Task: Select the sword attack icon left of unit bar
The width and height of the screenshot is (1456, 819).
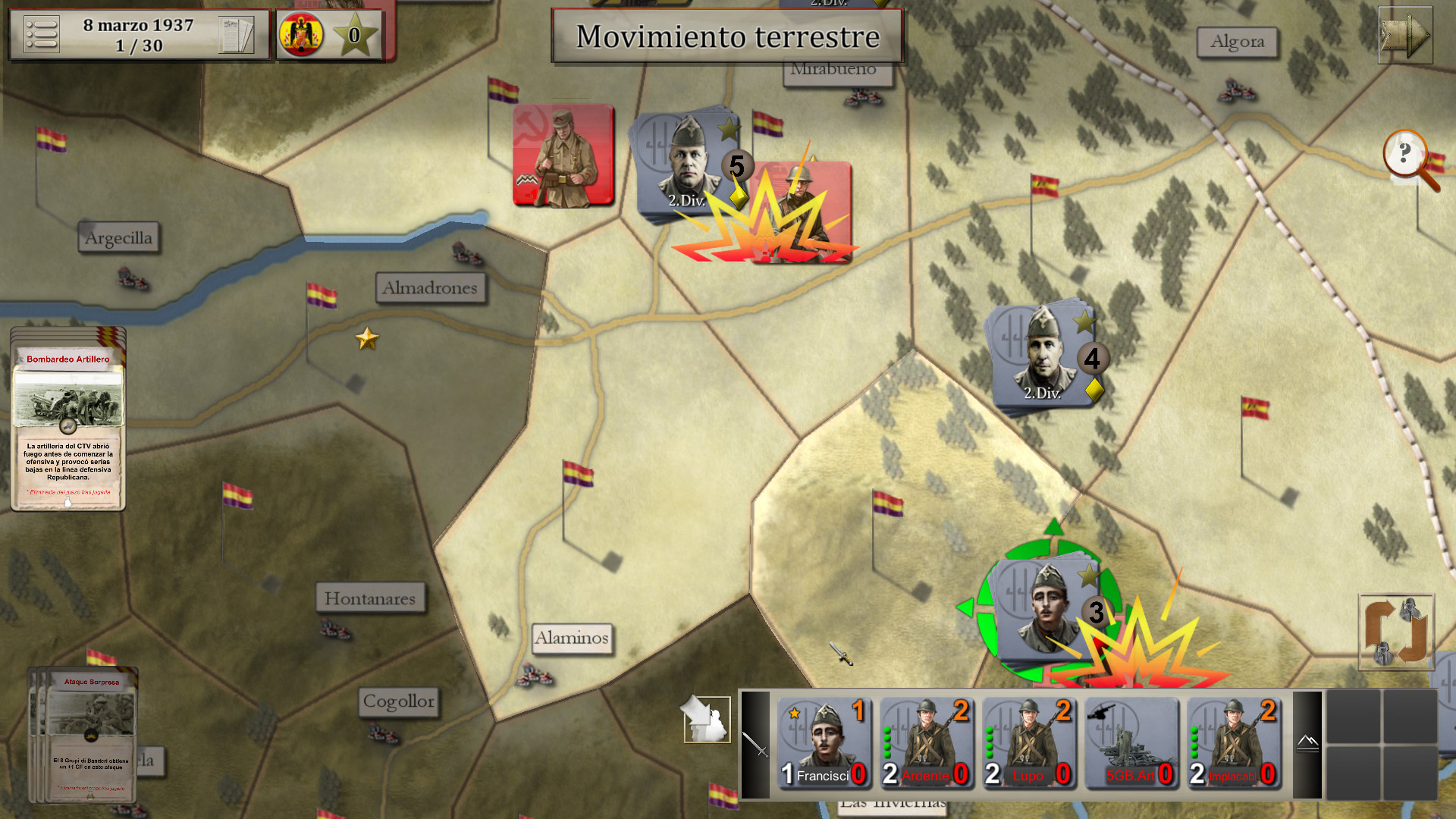Action: (755, 743)
